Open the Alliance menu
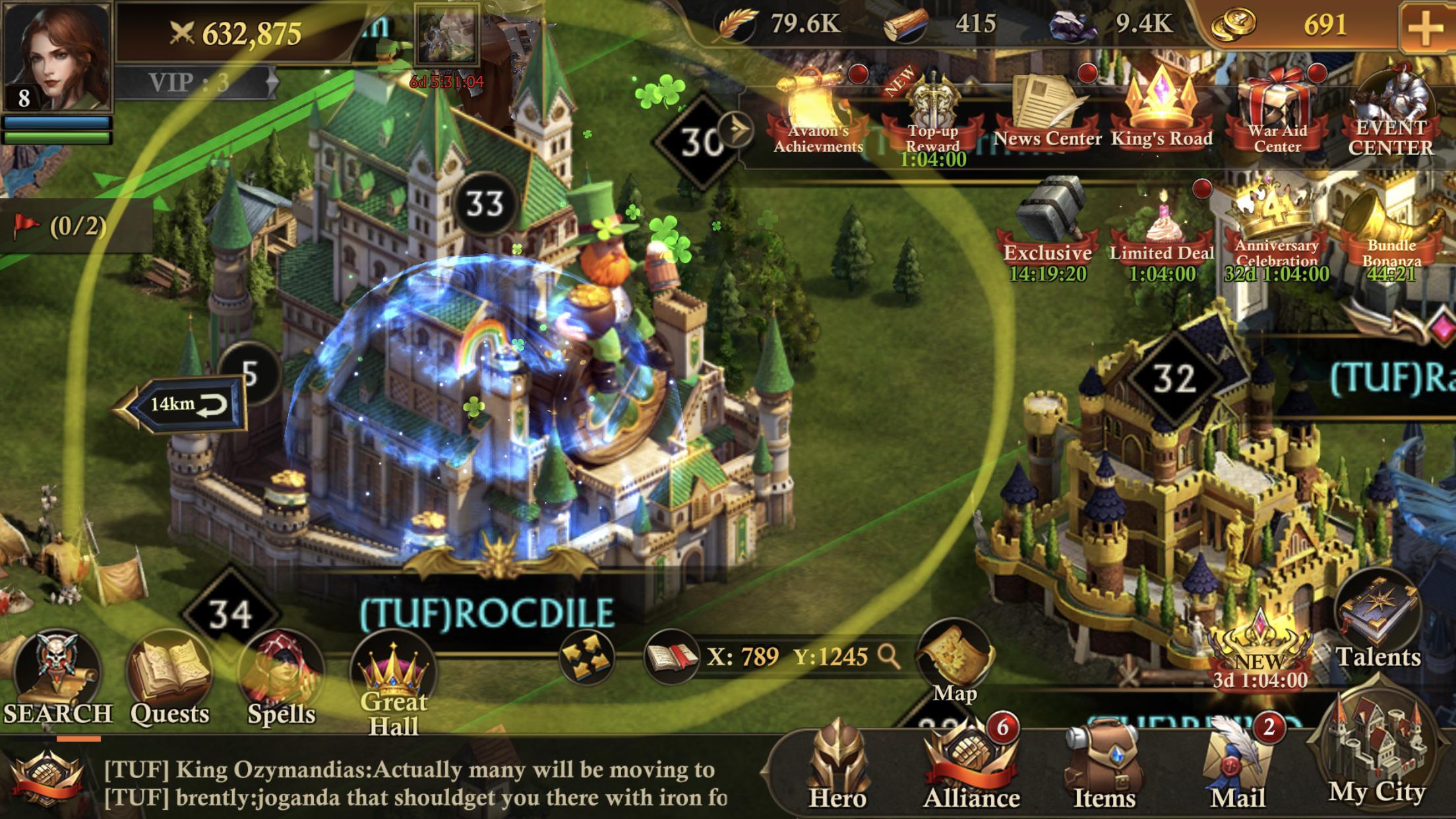This screenshot has width=1456, height=819. coord(971,765)
